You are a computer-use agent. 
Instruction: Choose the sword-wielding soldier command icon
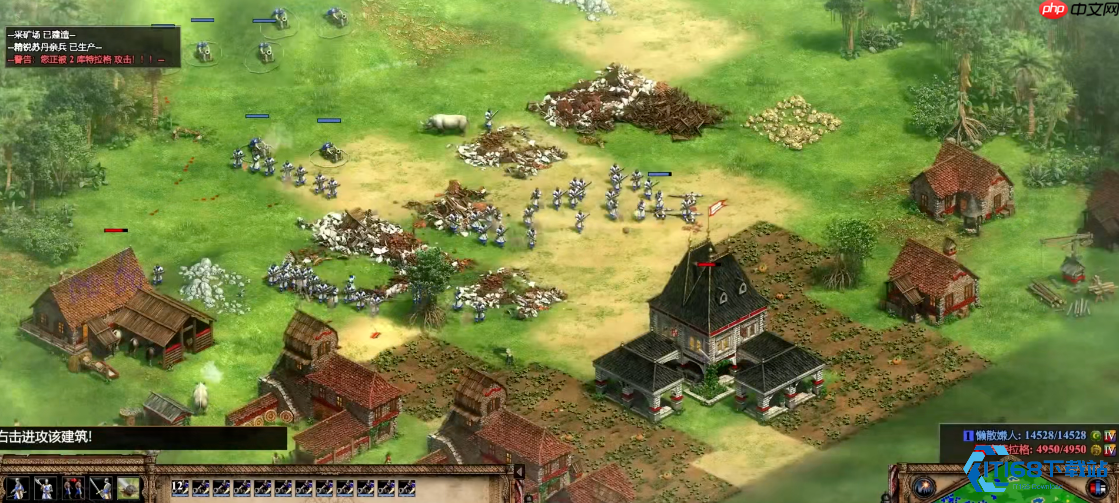click(x=100, y=489)
